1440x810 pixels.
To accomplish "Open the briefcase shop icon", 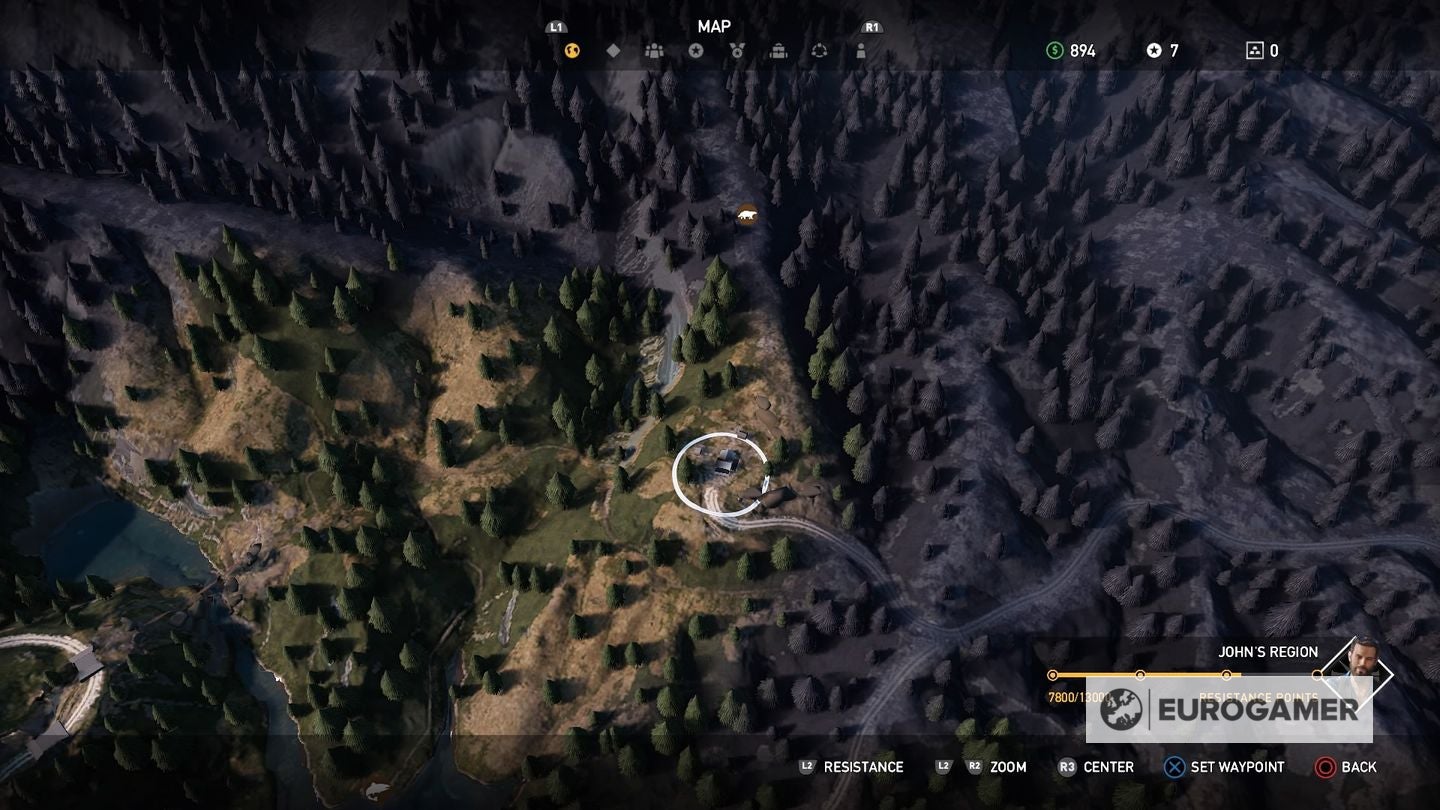I will pos(779,49).
